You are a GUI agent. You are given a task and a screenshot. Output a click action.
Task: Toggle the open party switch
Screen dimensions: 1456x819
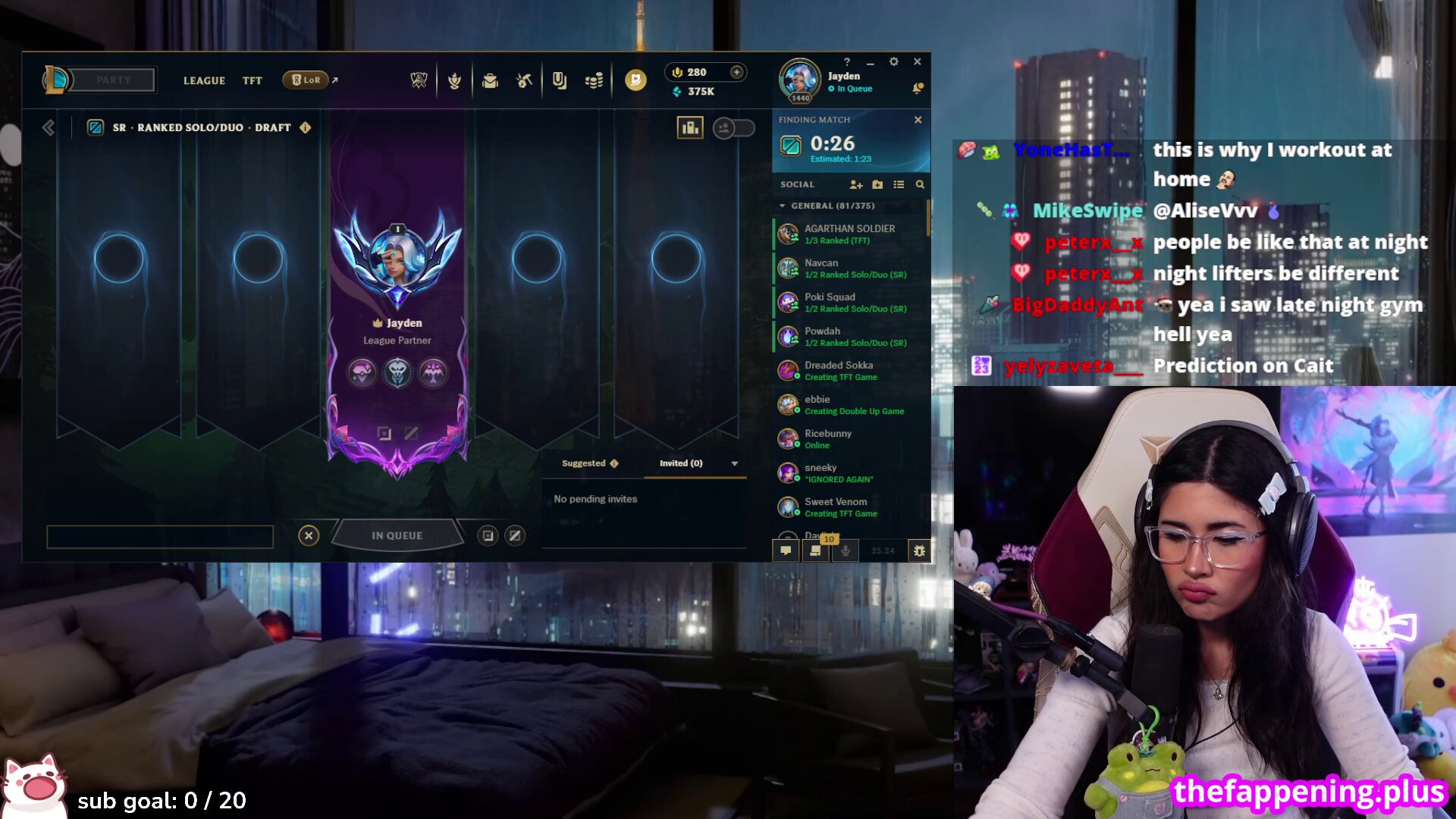tap(733, 128)
